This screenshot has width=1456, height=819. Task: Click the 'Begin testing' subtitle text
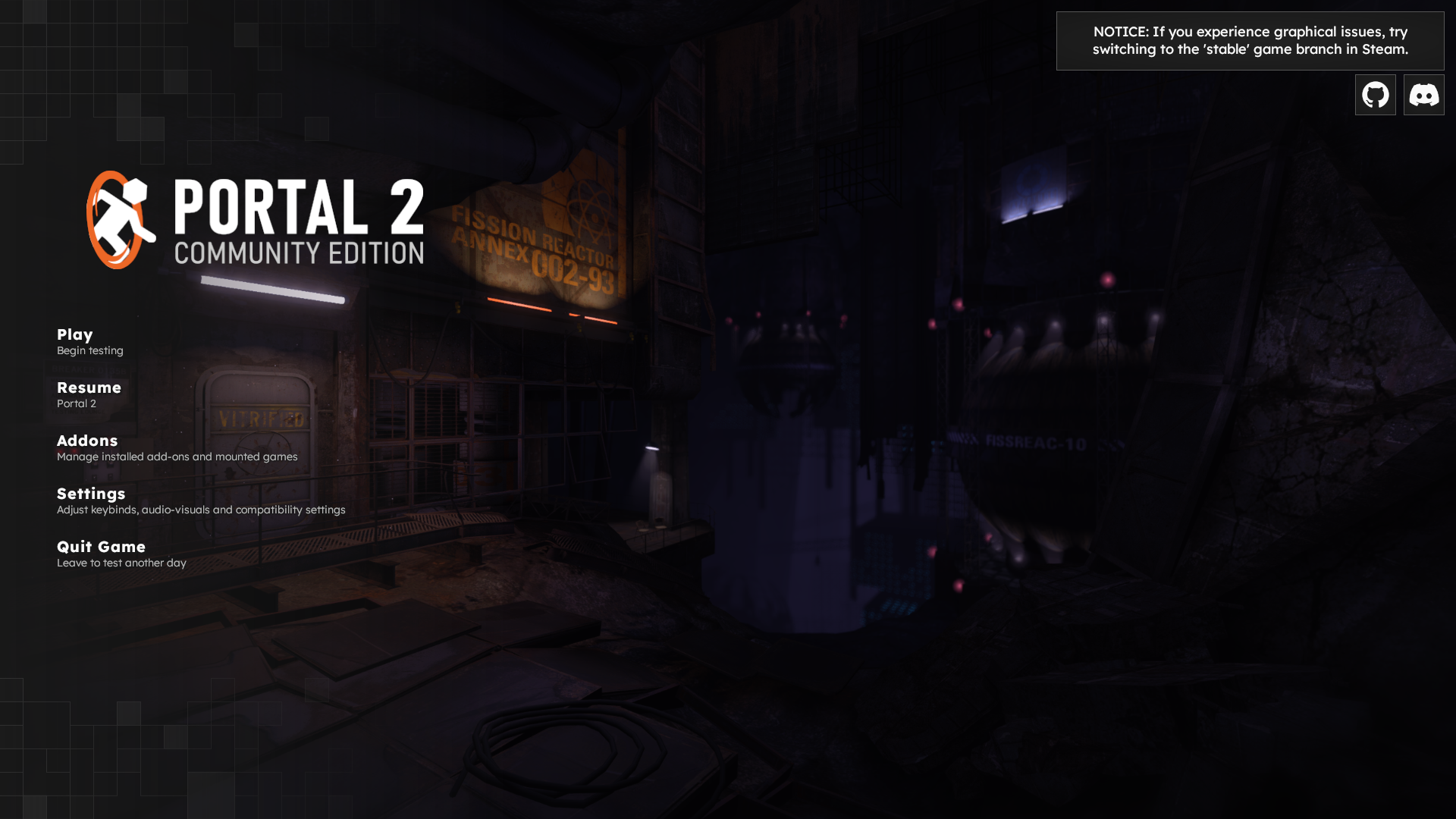pyautogui.click(x=89, y=350)
